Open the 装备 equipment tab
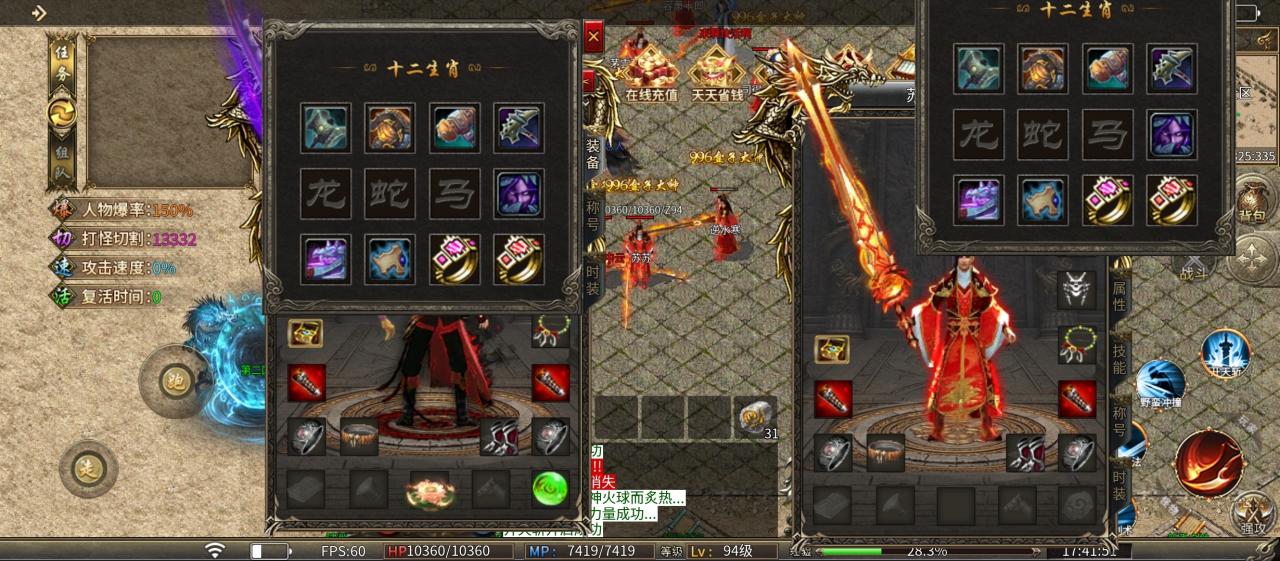Image resolution: width=1280 pixels, height=561 pixels. pos(593,151)
